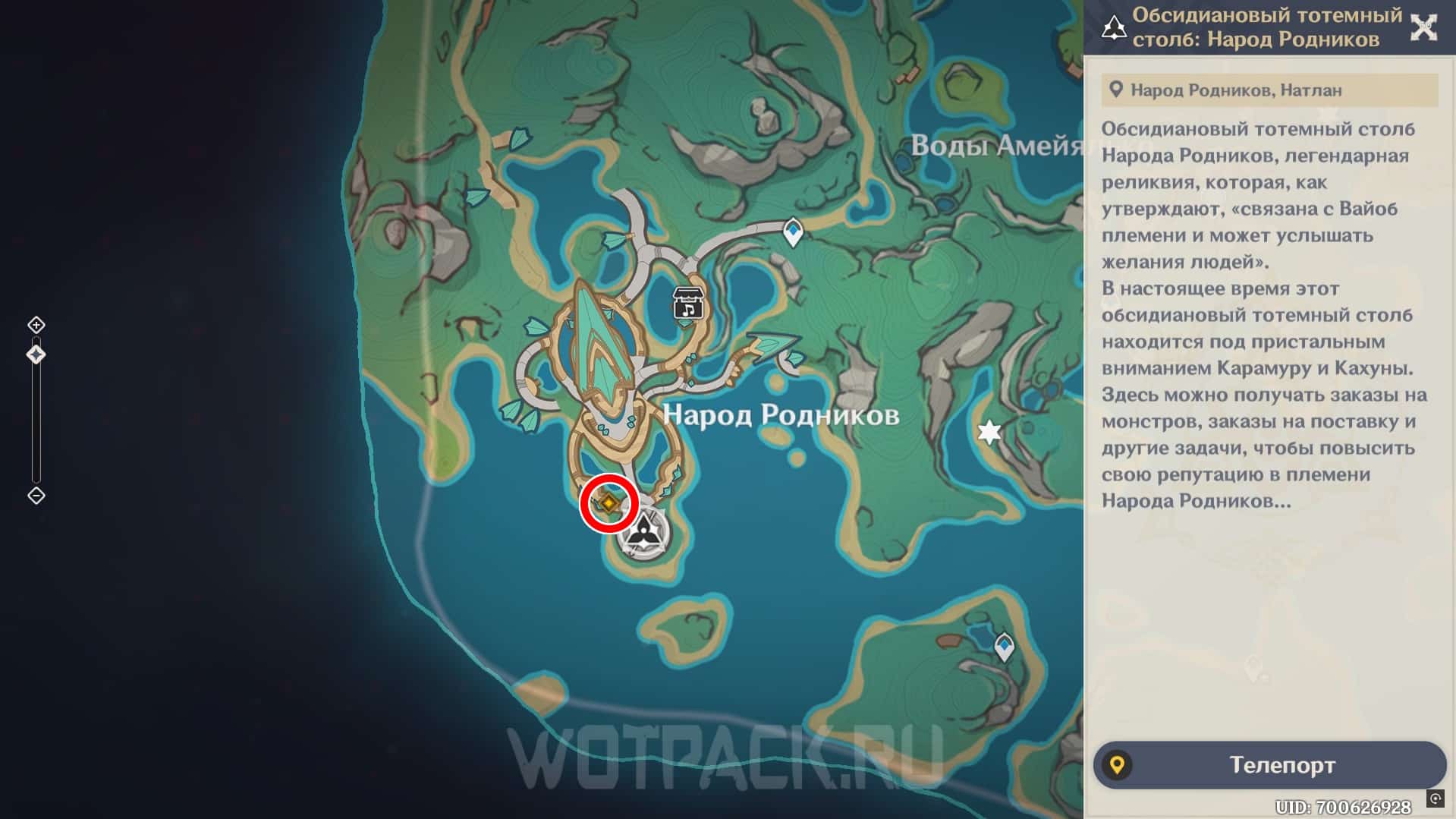Image resolution: width=1456 pixels, height=819 pixels.
Task: Close the obsidian totem pole info panel
Action: point(1423,28)
